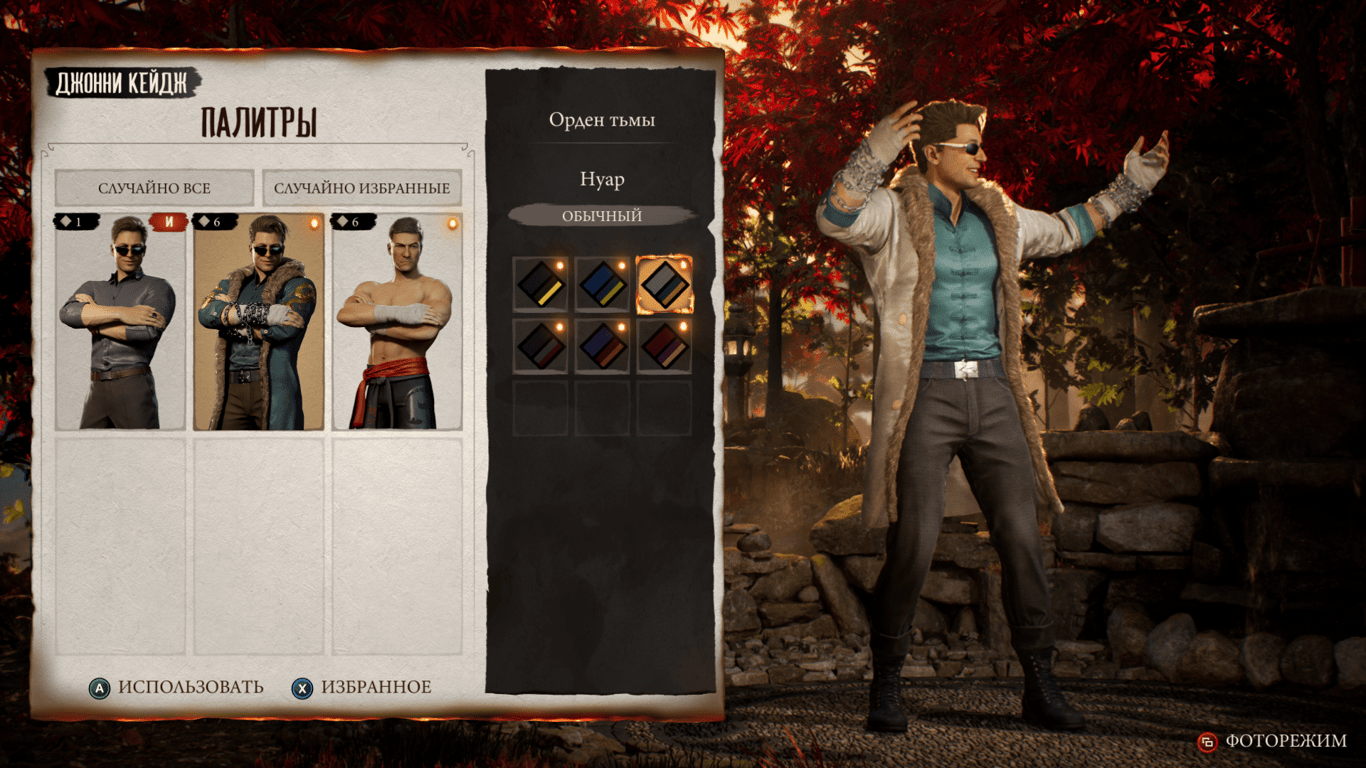Open Фоторежим photo mode

1273,741
